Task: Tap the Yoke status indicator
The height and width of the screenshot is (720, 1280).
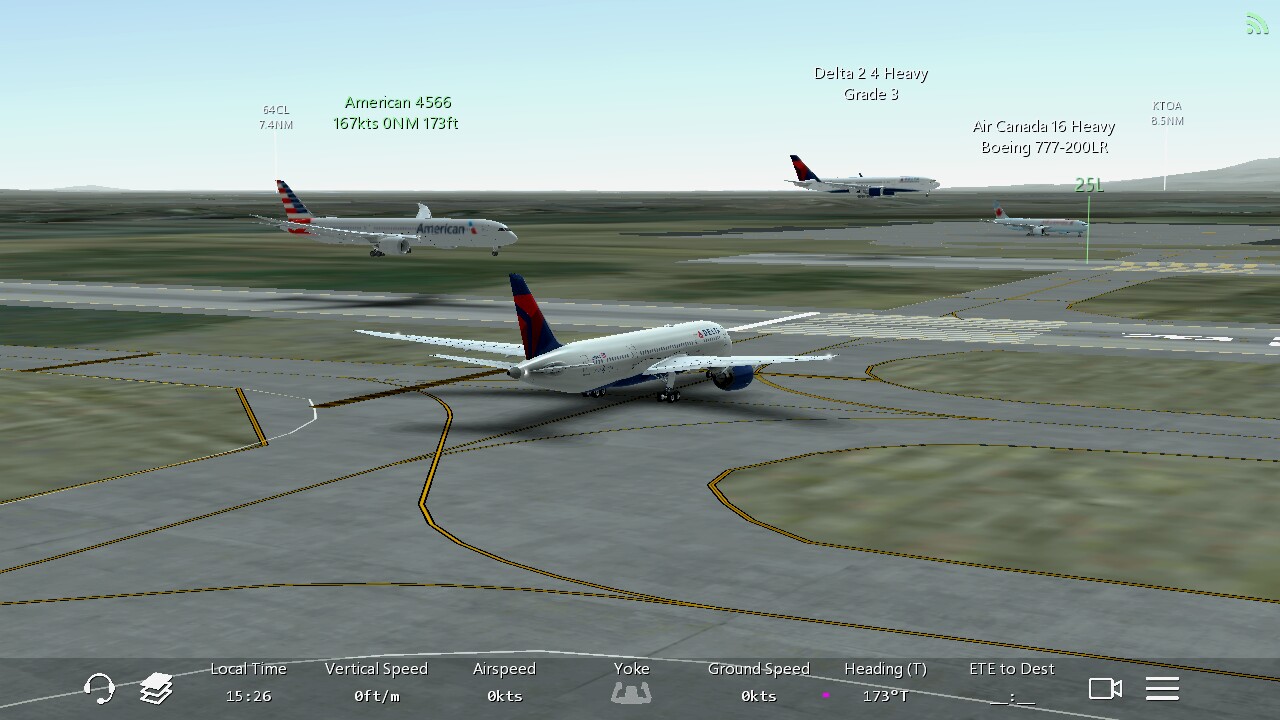Action: (x=631, y=683)
